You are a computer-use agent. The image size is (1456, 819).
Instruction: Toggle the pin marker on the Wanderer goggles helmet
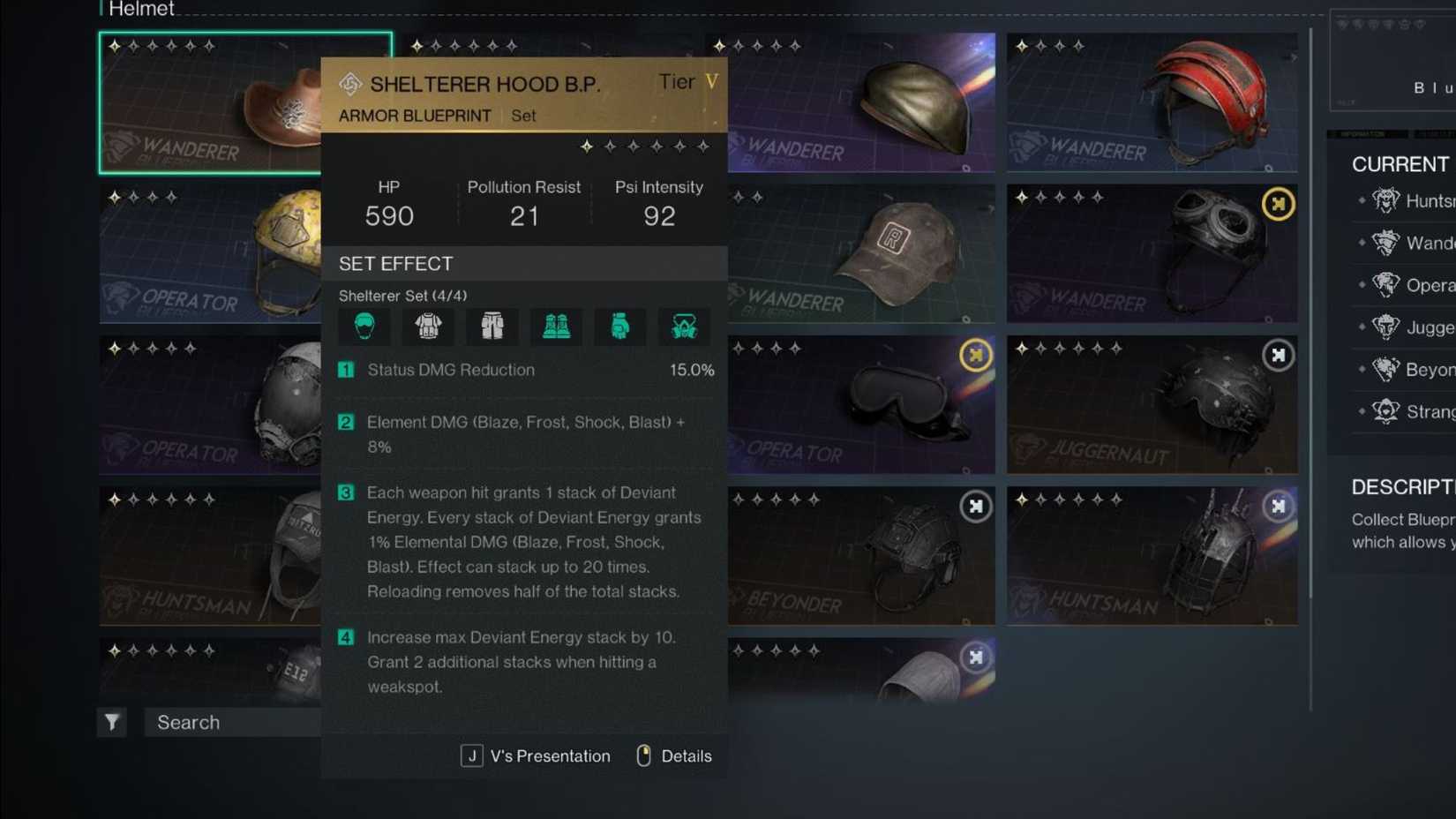[x=1279, y=203]
